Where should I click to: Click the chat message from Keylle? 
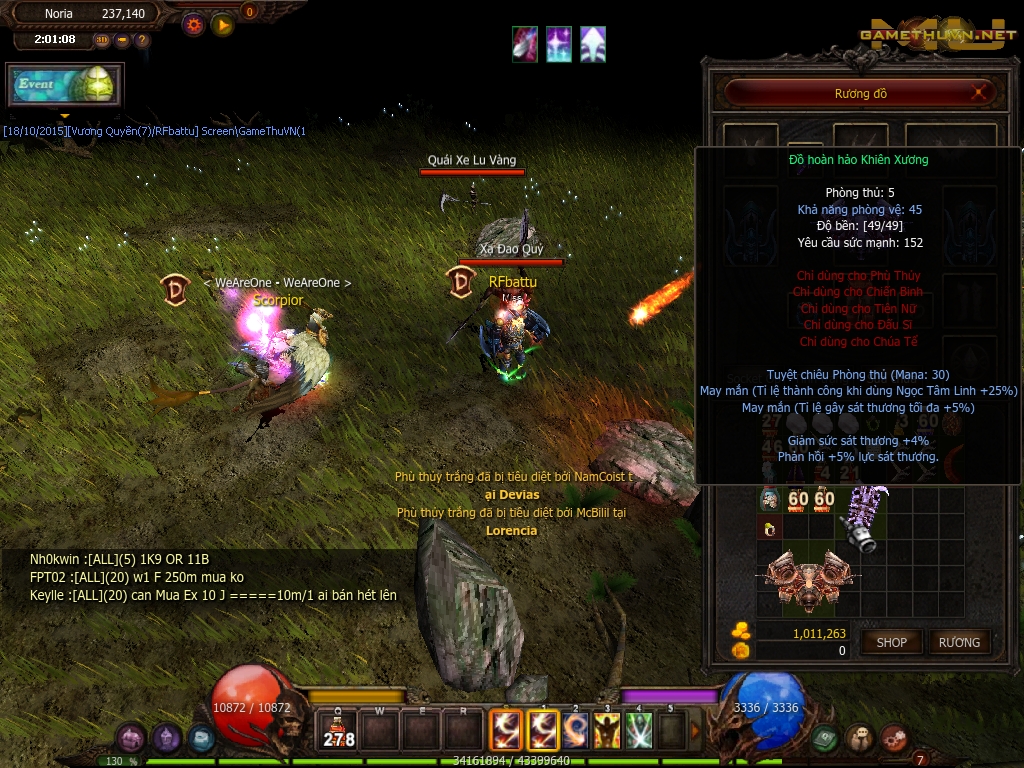point(213,595)
